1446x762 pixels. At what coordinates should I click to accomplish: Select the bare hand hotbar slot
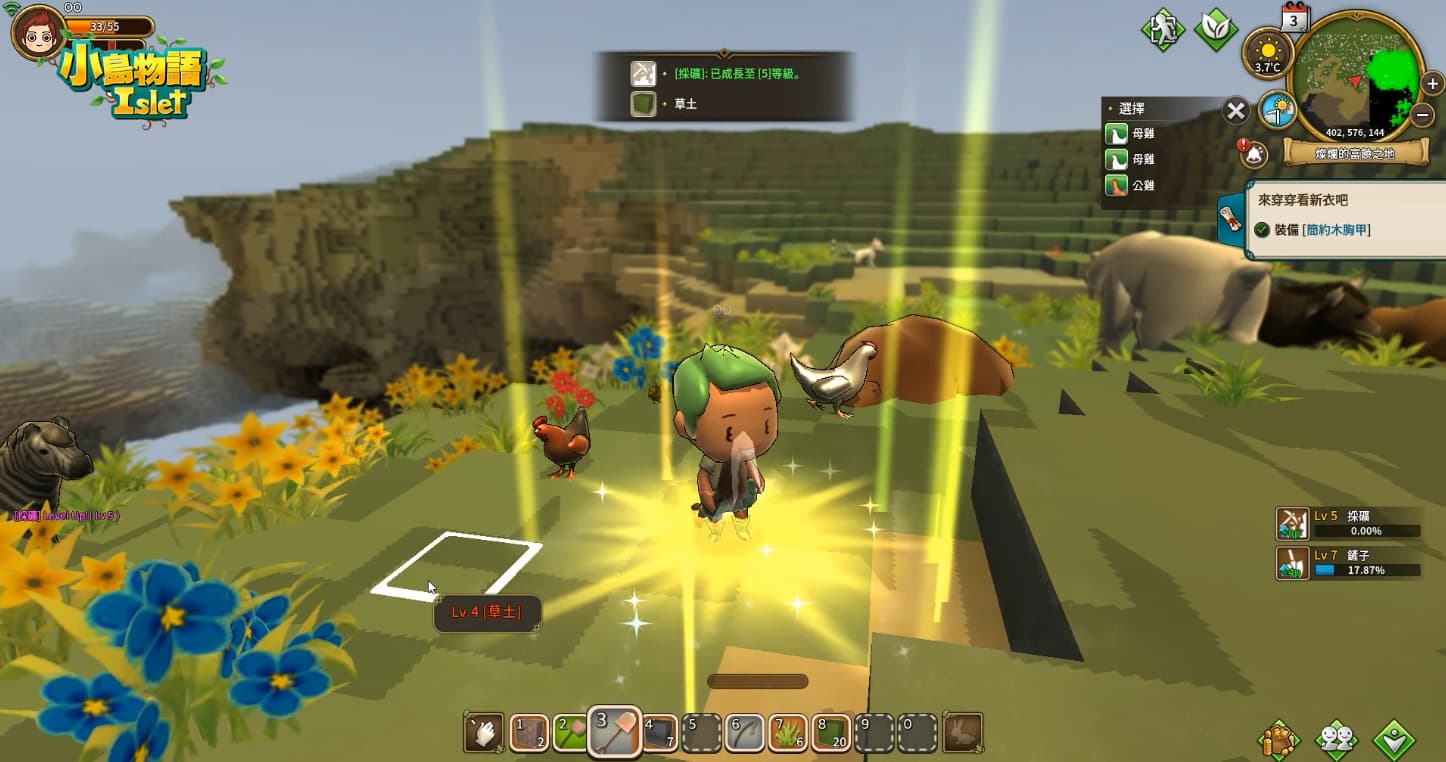(x=484, y=733)
